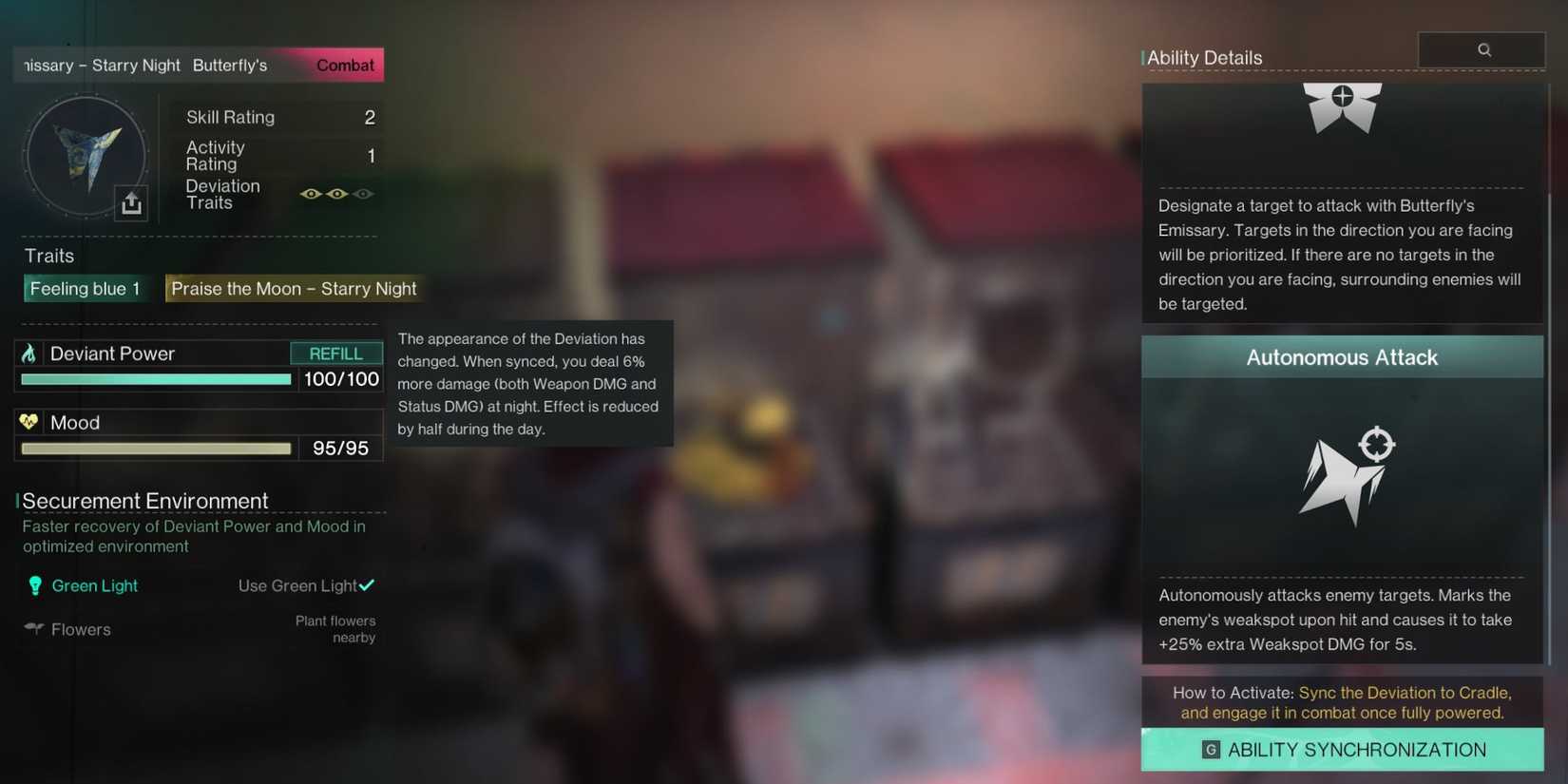Click the share icon beneath the Deviation portrait
The width and height of the screenshot is (1568, 784).
tap(131, 202)
